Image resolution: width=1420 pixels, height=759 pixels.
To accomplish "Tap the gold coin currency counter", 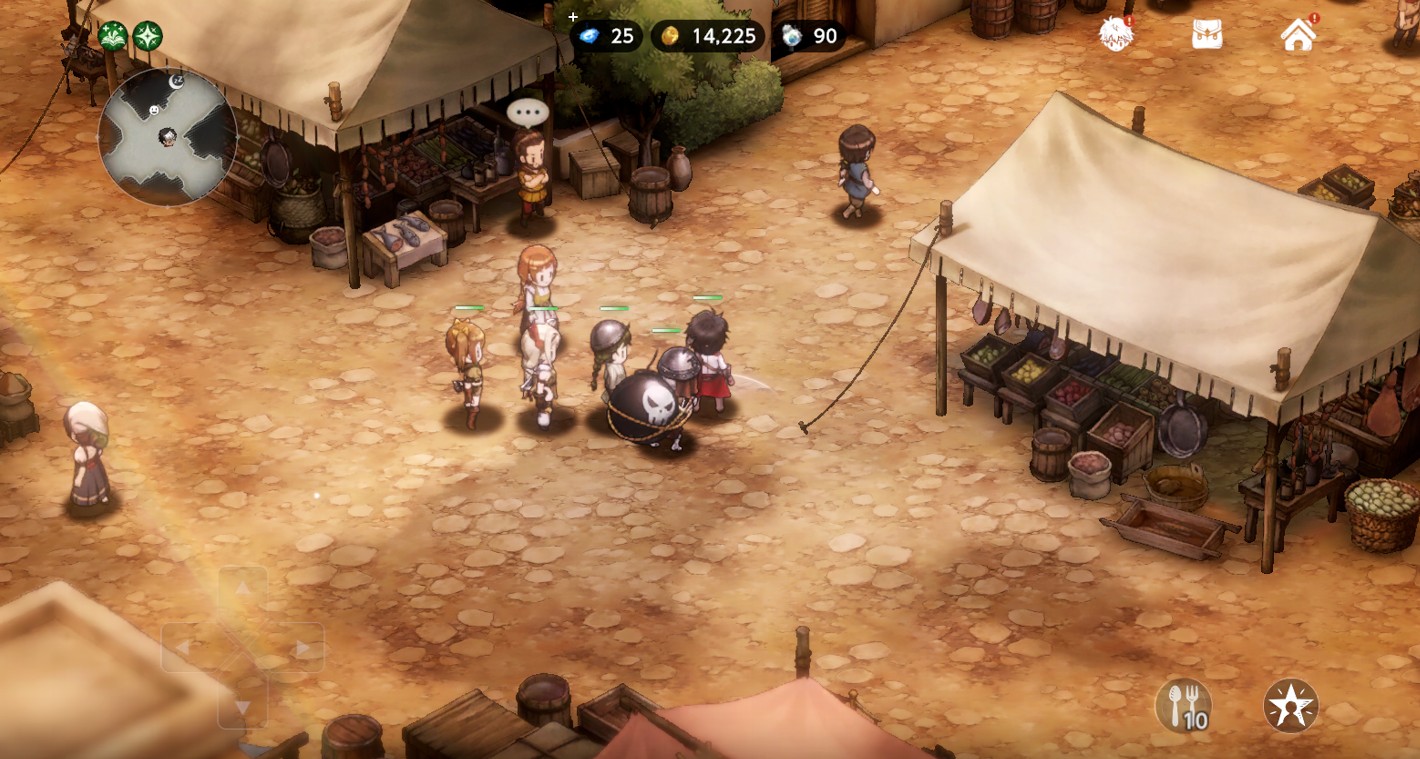I will [x=708, y=37].
